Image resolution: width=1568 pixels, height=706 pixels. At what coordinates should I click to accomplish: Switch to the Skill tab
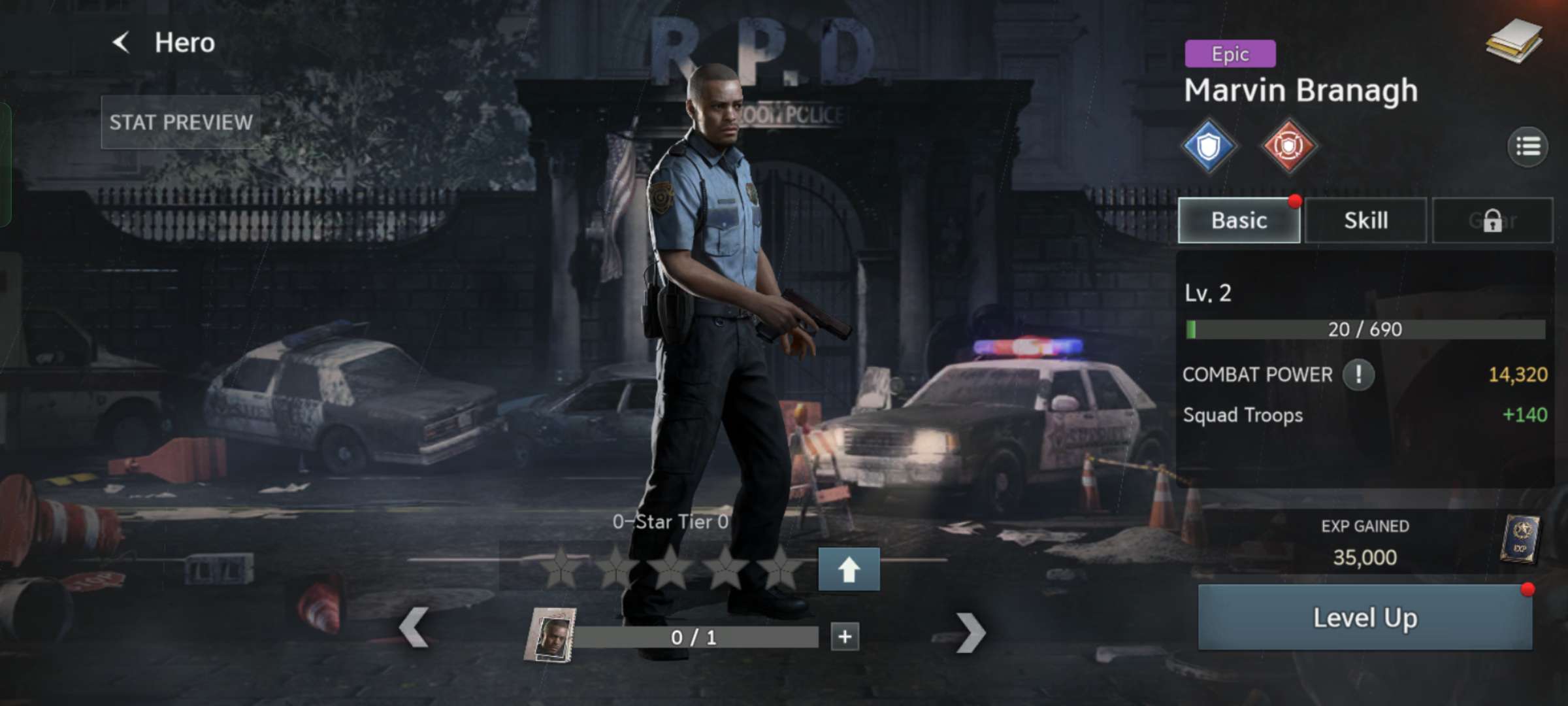1365,220
